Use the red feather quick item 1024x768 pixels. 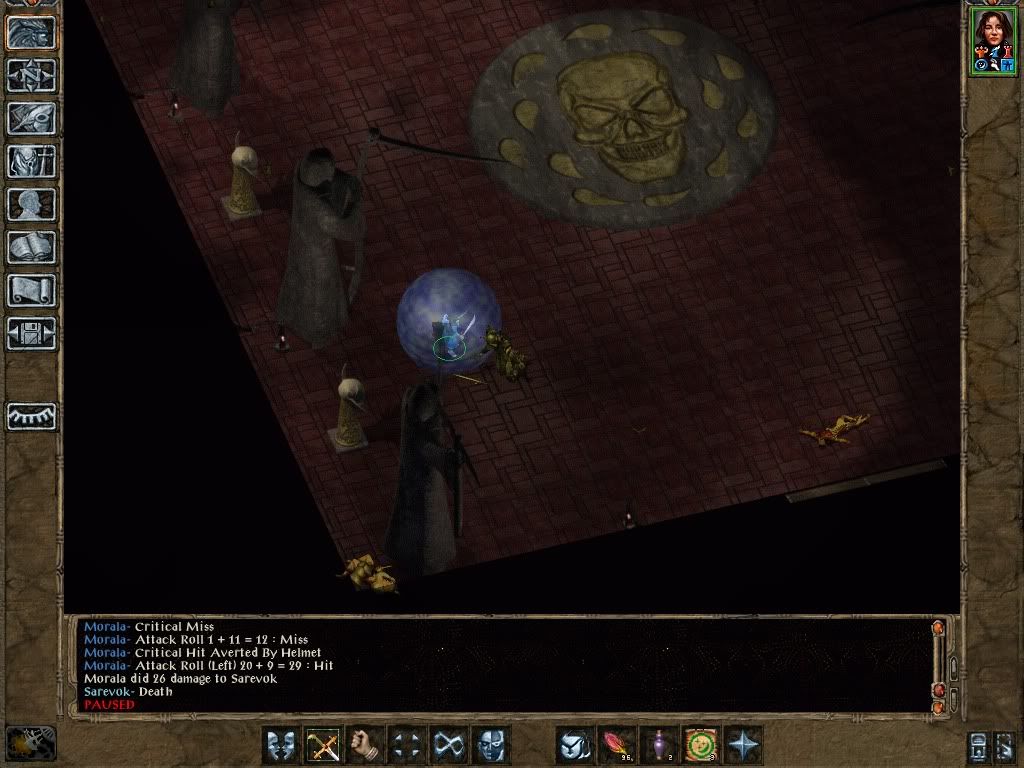pyautogui.click(x=617, y=745)
